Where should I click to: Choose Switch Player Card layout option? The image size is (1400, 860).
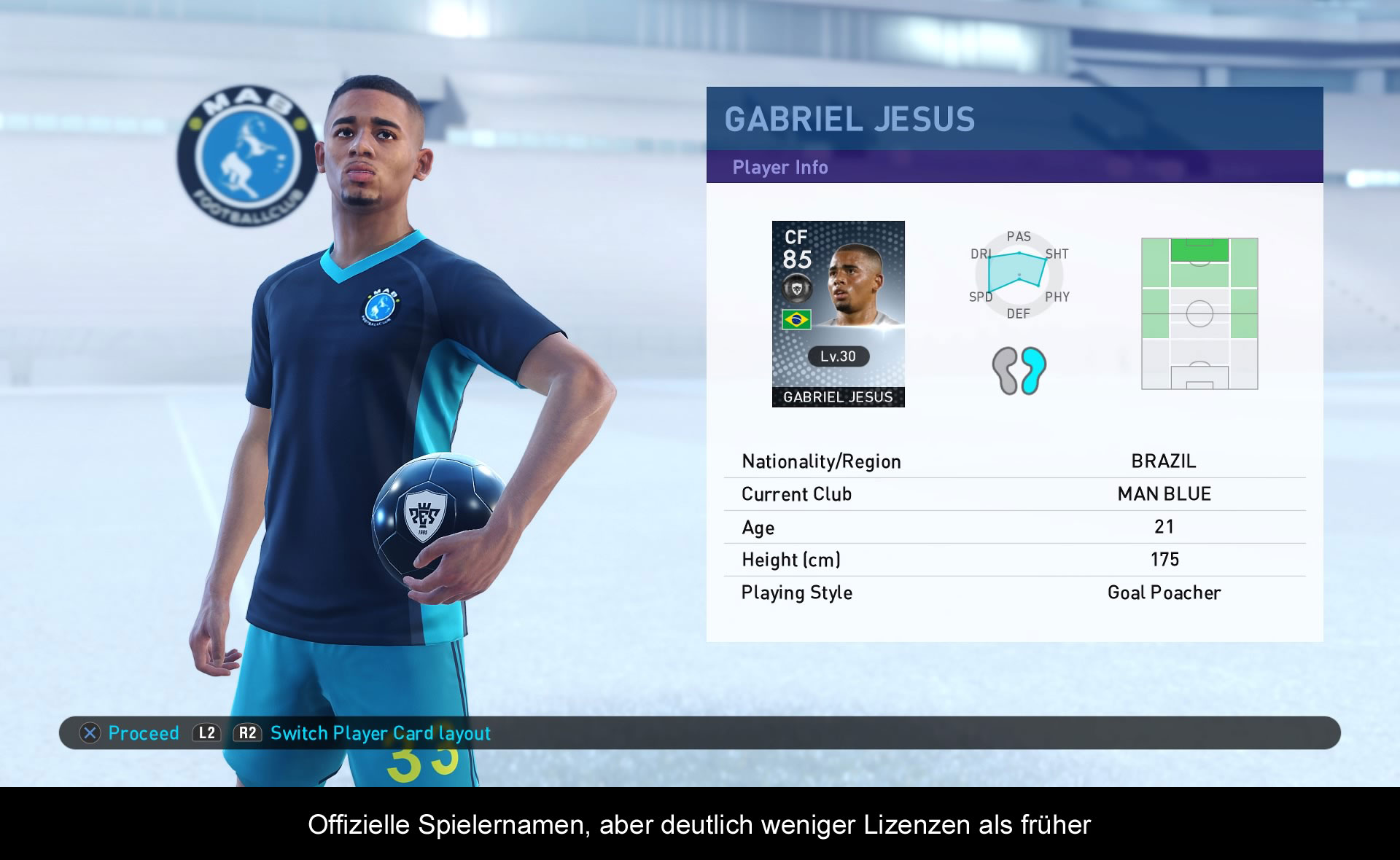[x=379, y=733]
